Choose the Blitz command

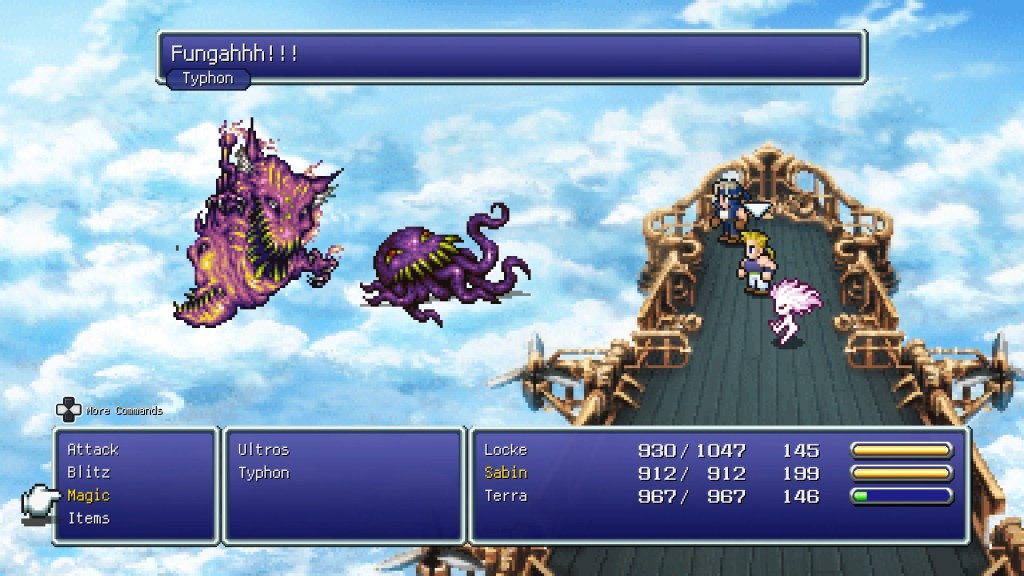pyautogui.click(x=88, y=473)
